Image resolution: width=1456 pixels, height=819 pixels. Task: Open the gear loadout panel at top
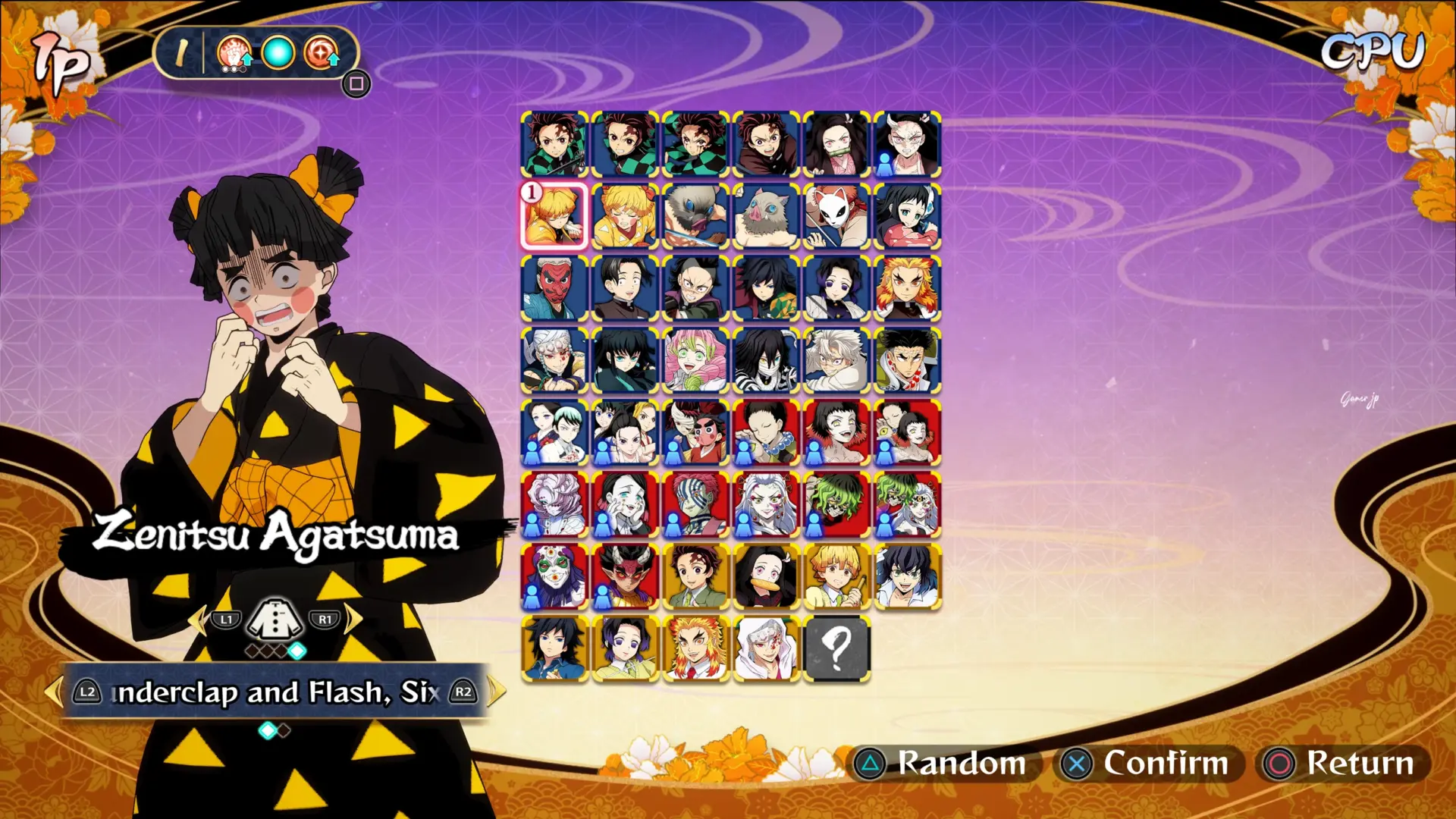pyautogui.click(x=356, y=83)
